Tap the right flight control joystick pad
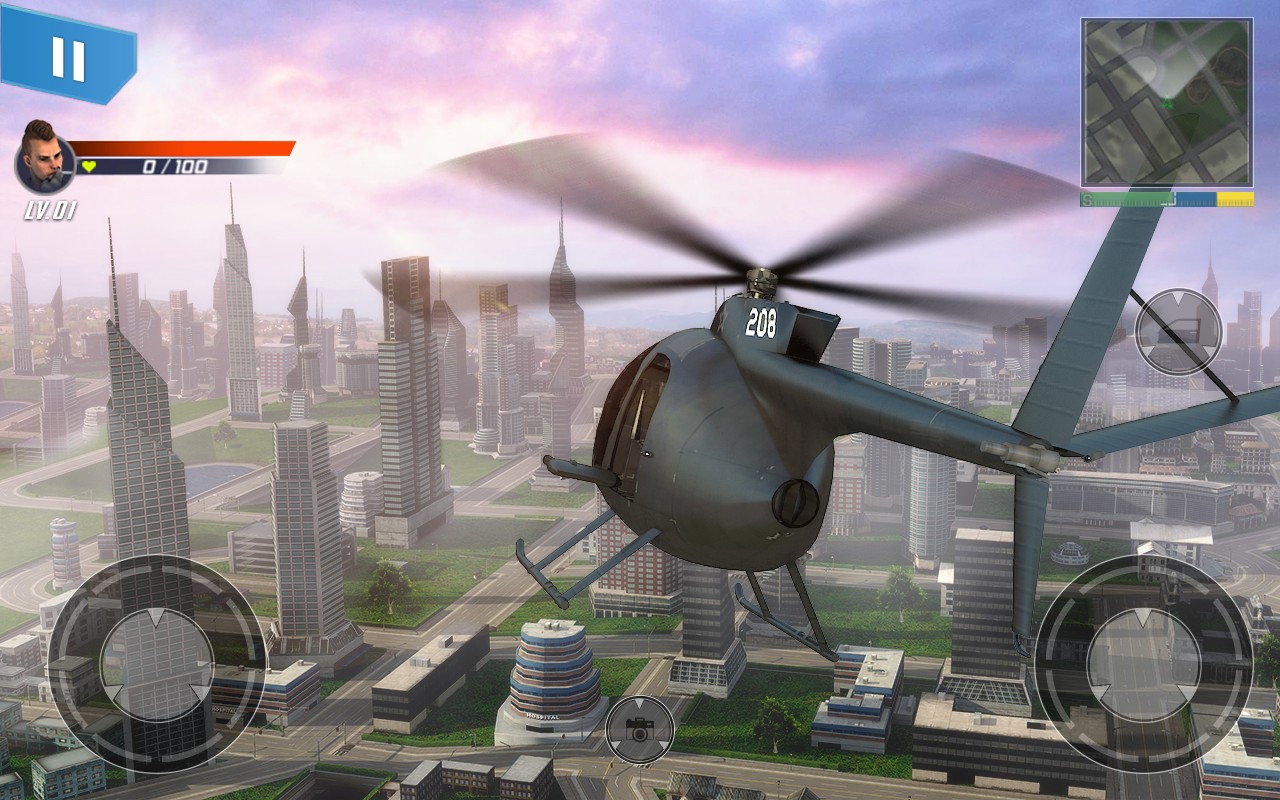 (1143, 664)
